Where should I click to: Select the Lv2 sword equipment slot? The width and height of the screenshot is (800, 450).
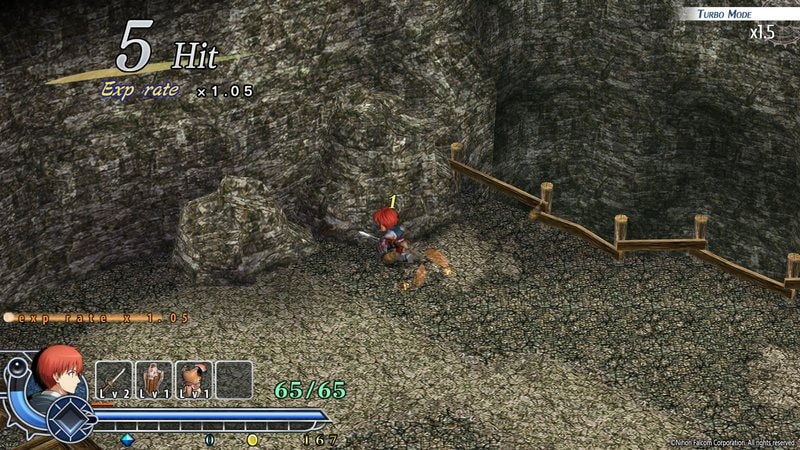point(114,380)
